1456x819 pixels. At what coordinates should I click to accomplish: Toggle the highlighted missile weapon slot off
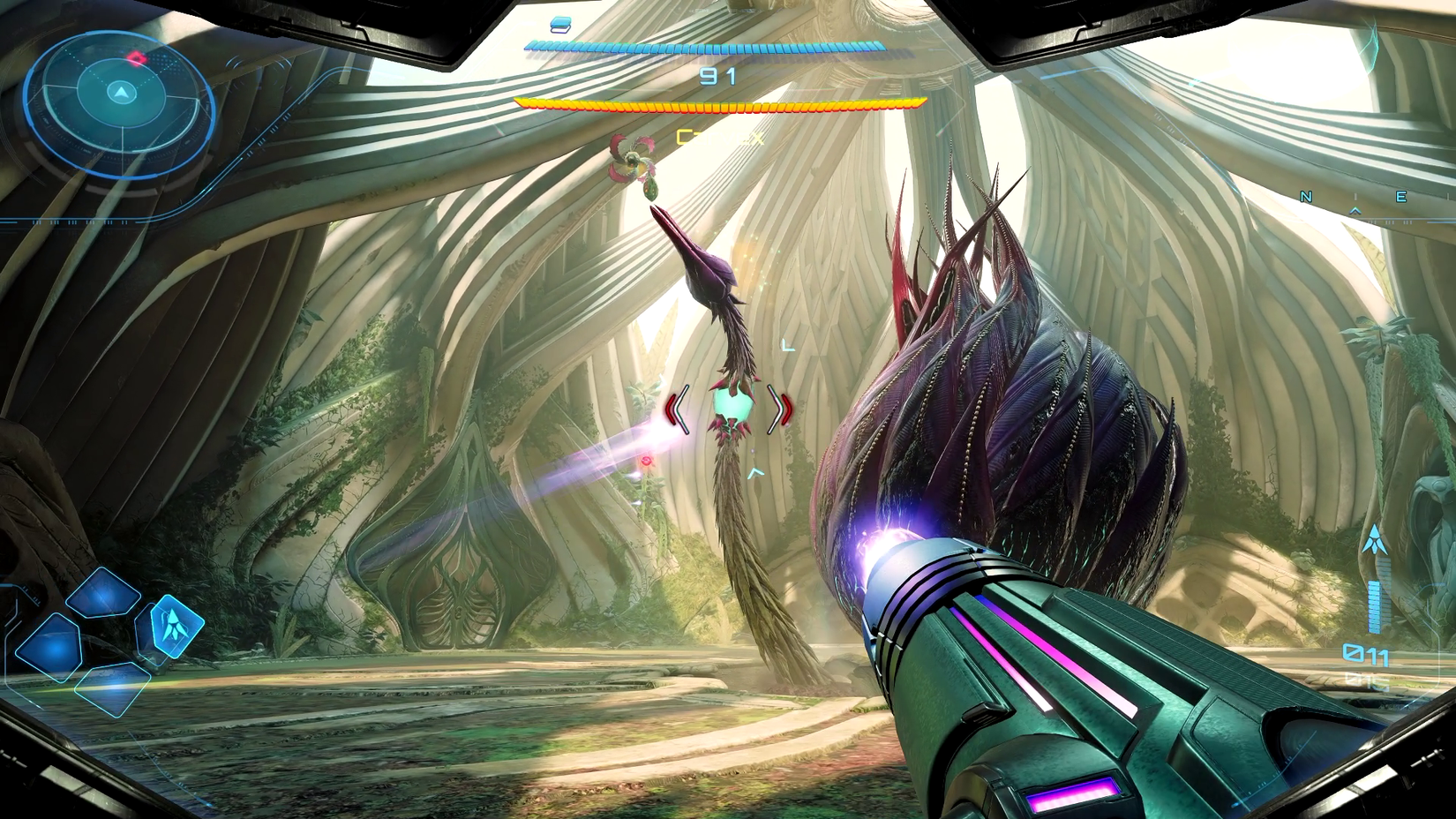point(176,627)
